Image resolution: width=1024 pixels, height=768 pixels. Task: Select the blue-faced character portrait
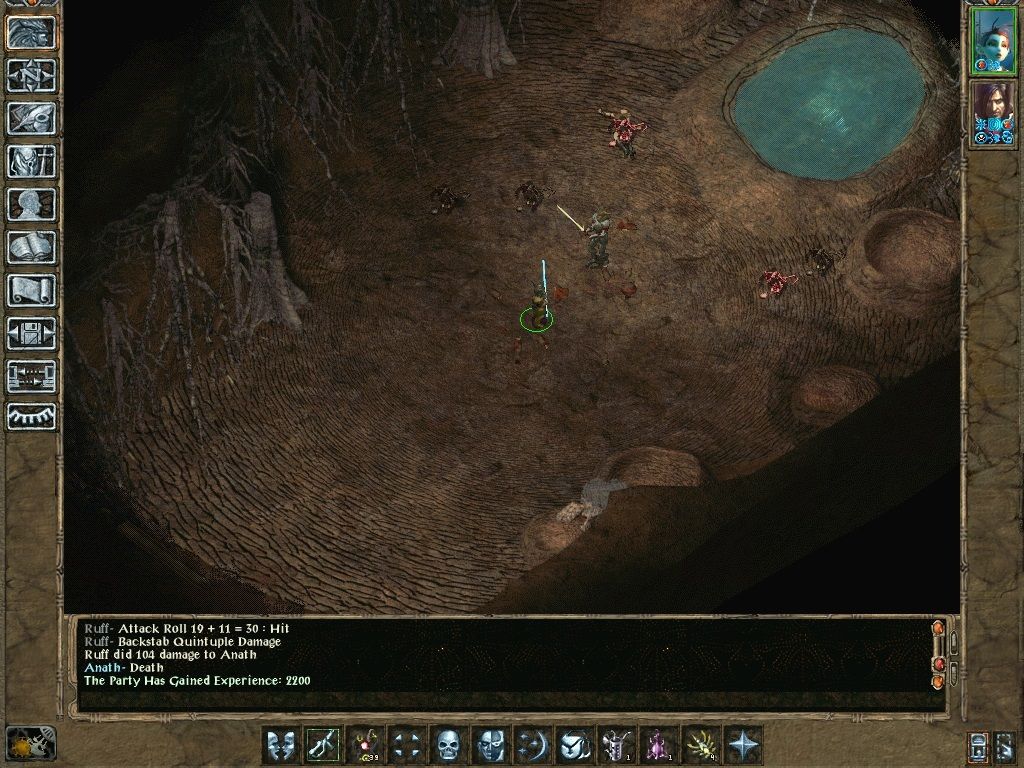pyautogui.click(x=994, y=40)
